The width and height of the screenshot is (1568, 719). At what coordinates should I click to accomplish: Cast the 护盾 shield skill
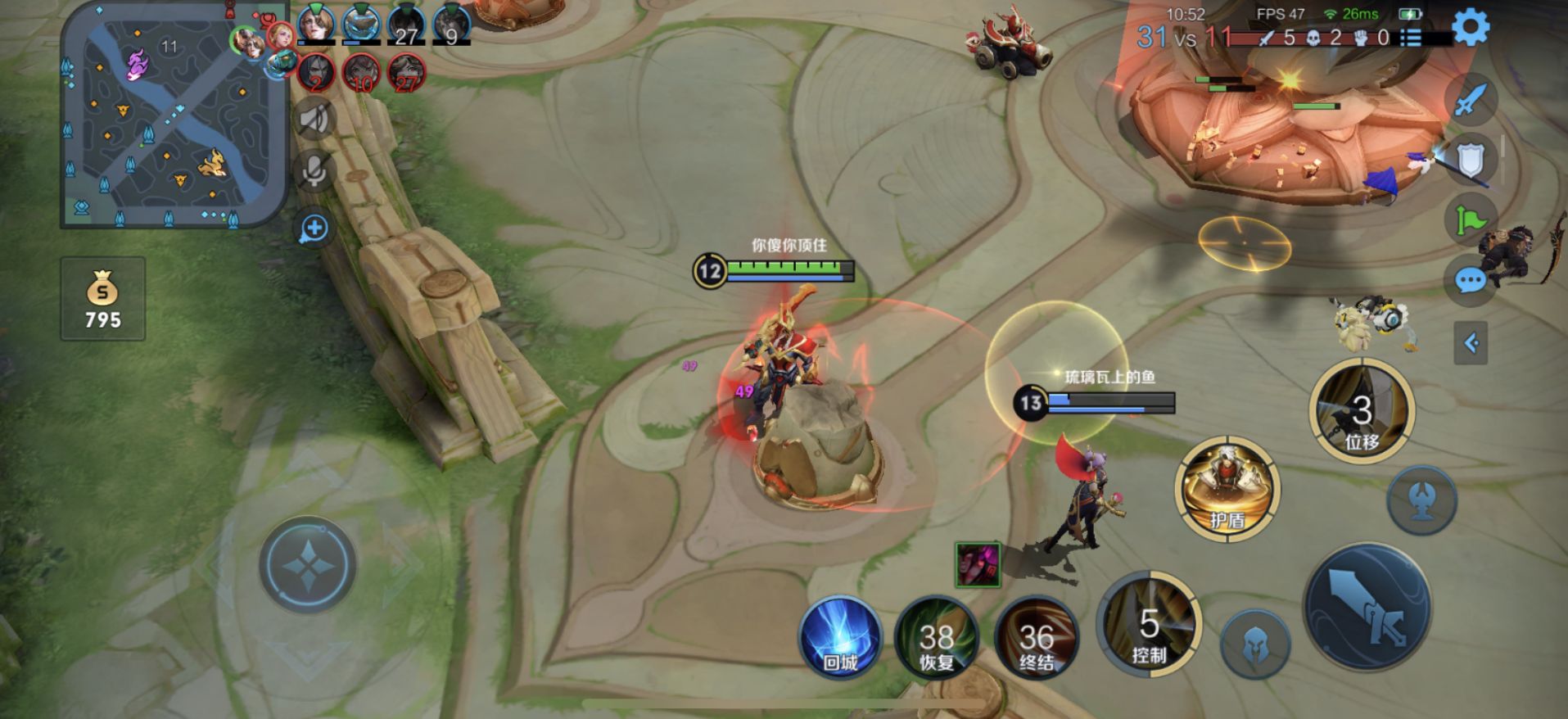point(1227,489)
